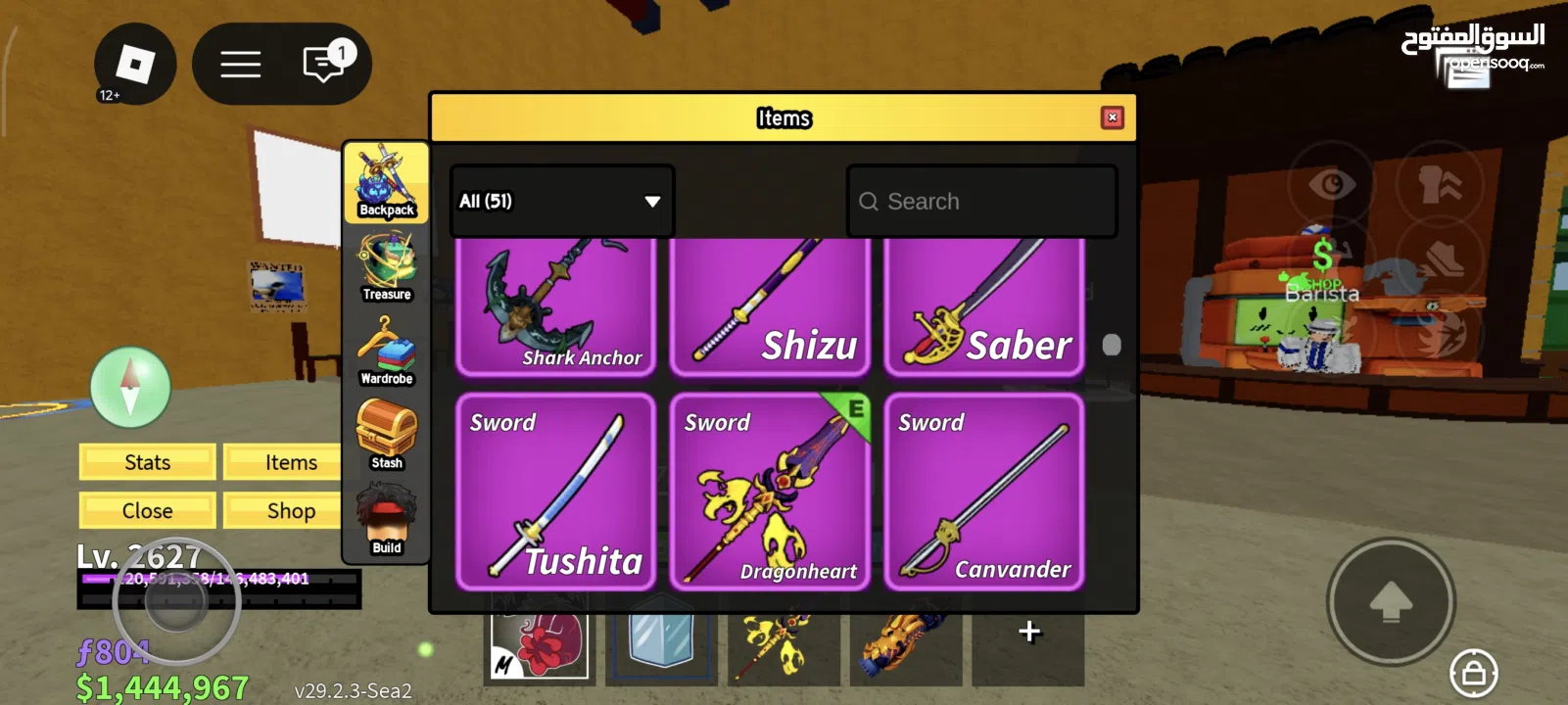
Task: Open the Roblox logo menu
Action: pos(135,65)
